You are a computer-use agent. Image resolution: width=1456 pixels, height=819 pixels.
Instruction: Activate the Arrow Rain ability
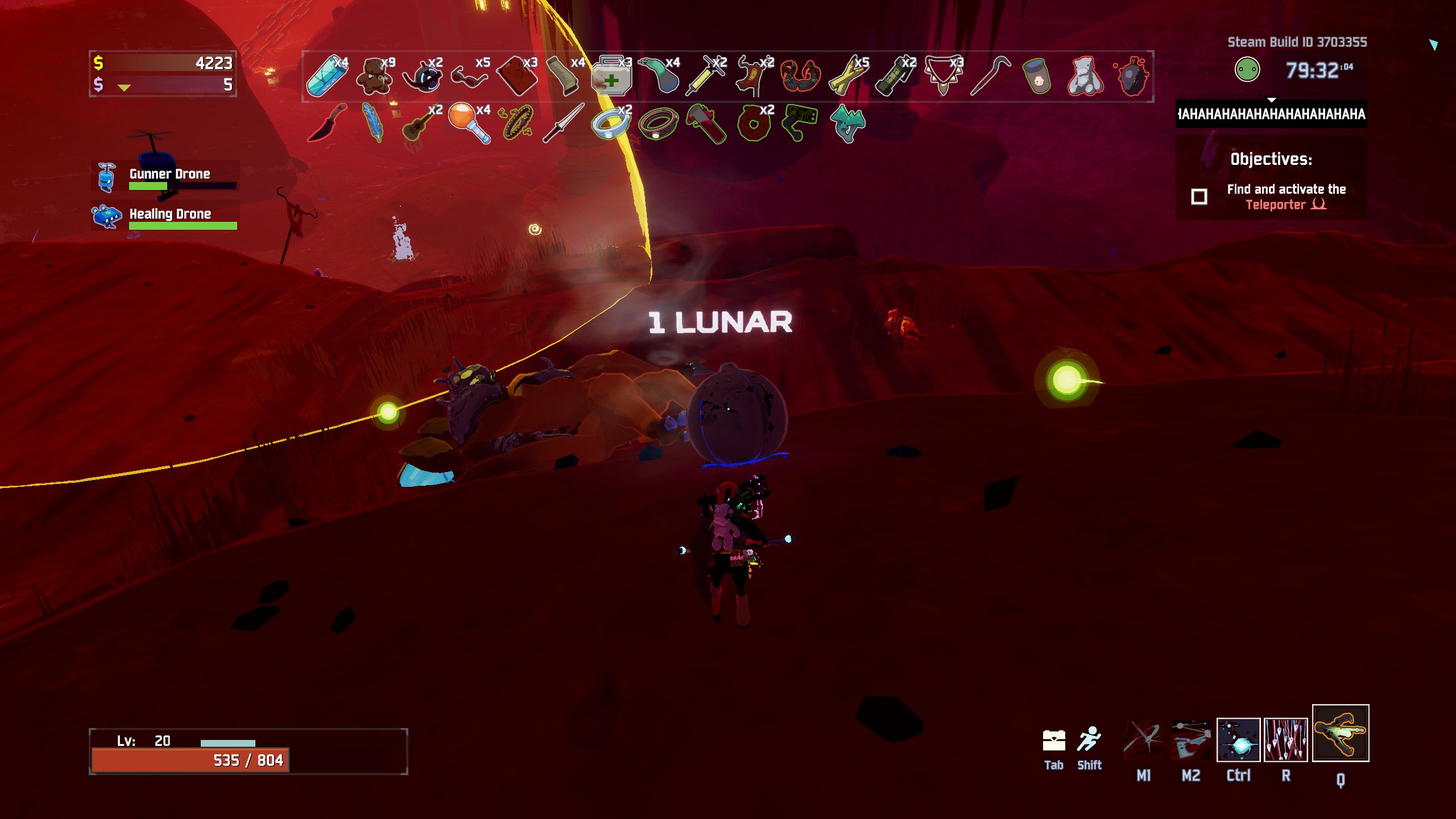pyautogui.click(x=1285, y=740)
